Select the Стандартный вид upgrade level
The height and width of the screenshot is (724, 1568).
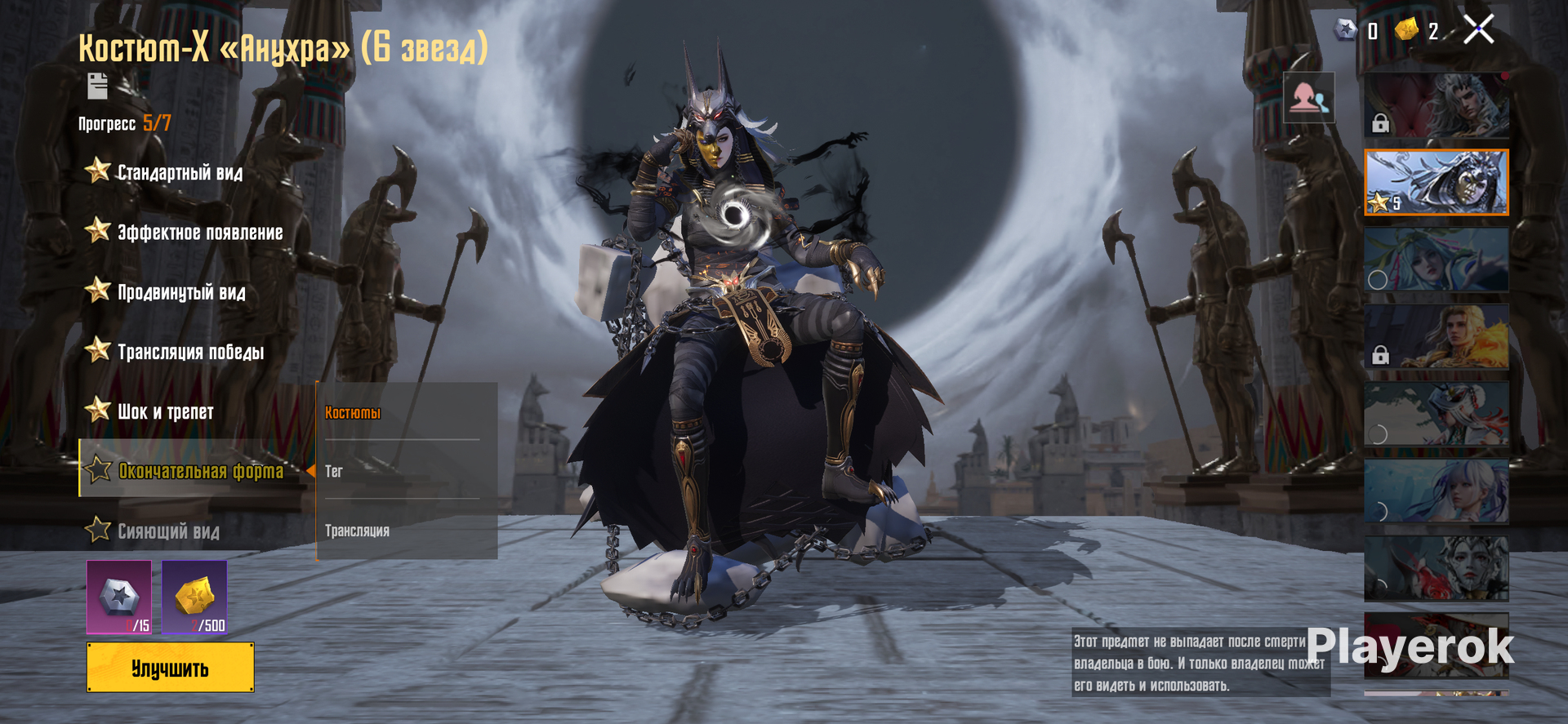(x=180, y=172)
